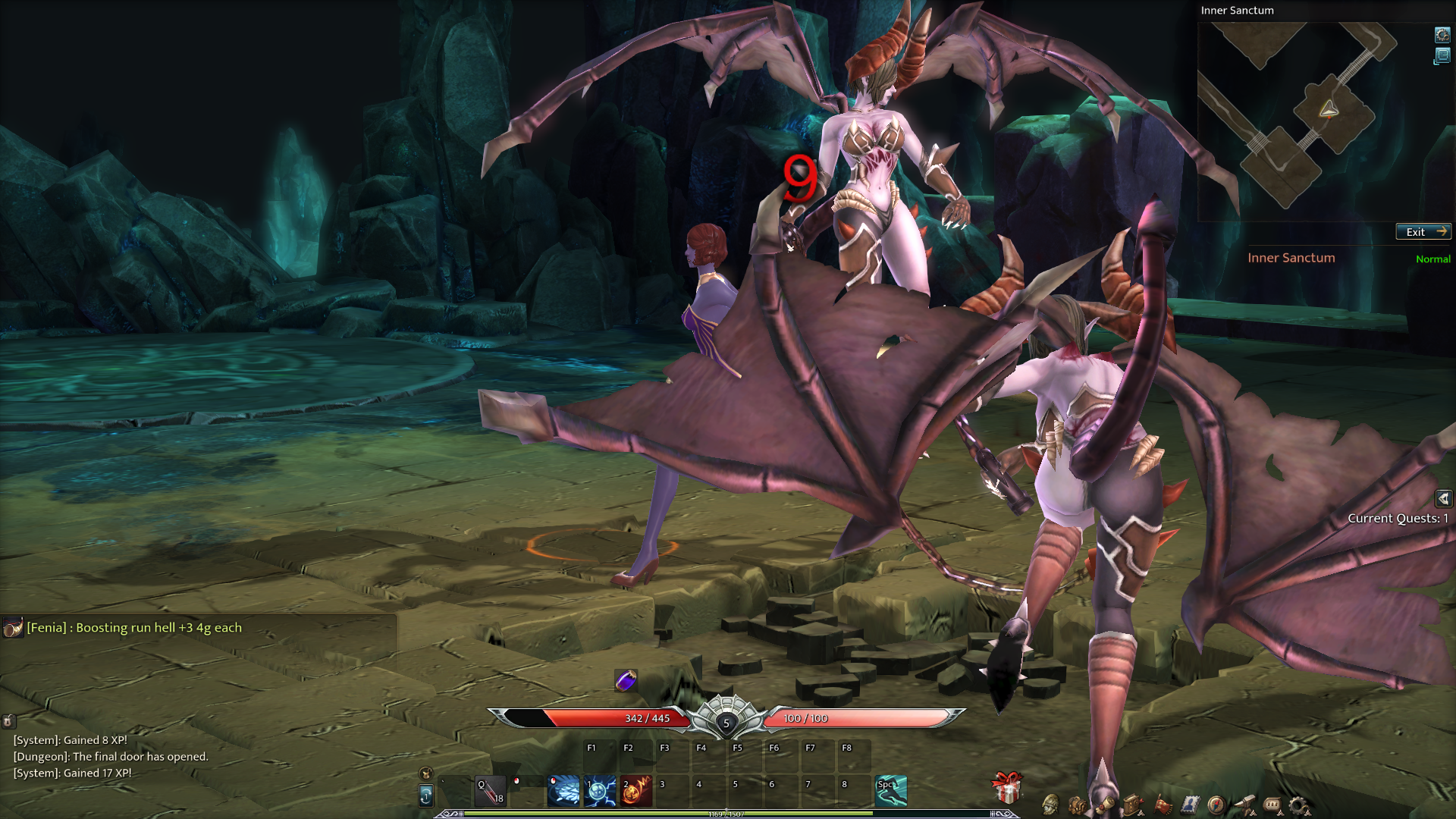Use the red potion in slot Q
This screenshot has width=1456, height=819.
point(490,791)
